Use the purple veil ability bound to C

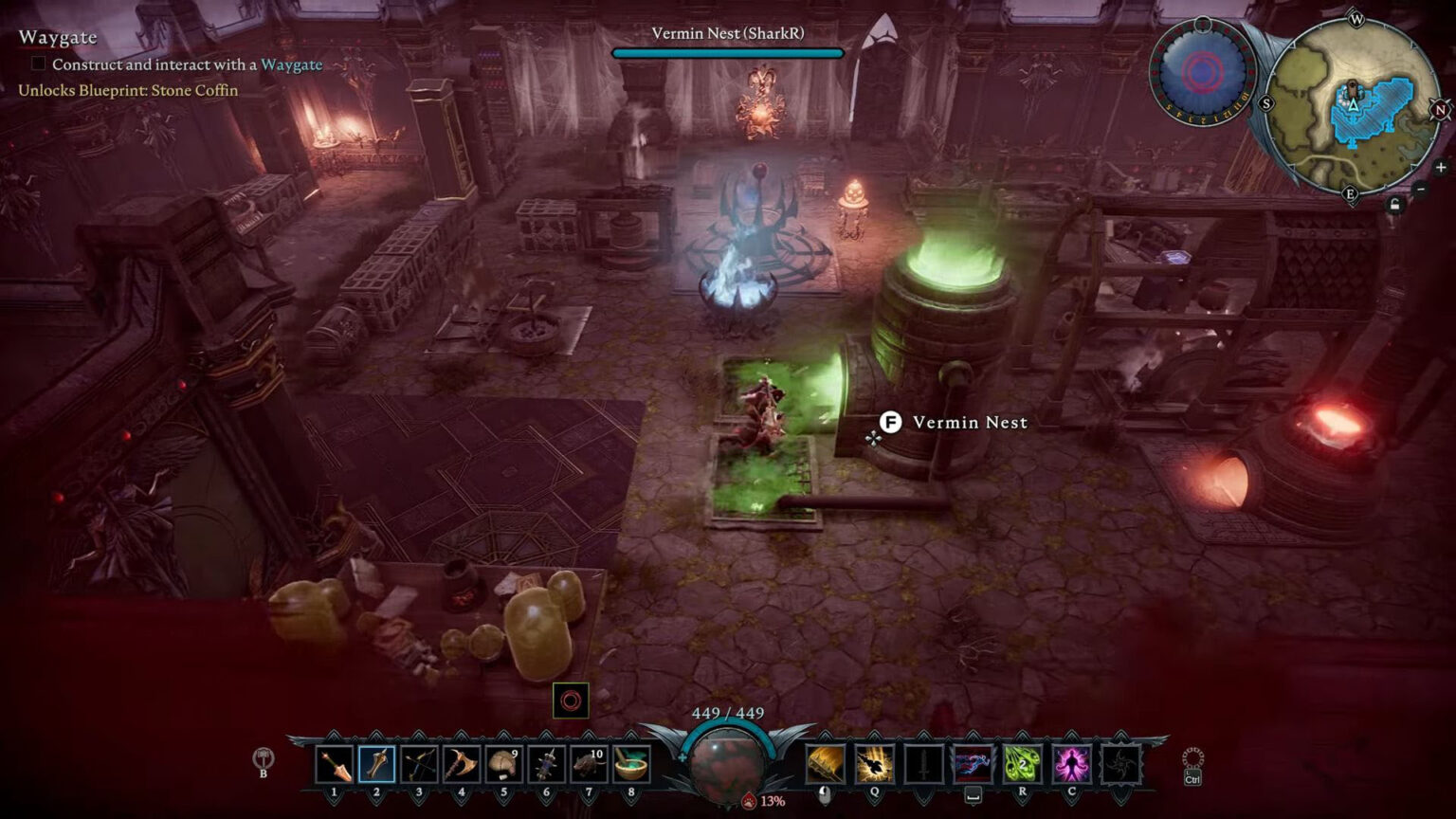click(1070, 763)
